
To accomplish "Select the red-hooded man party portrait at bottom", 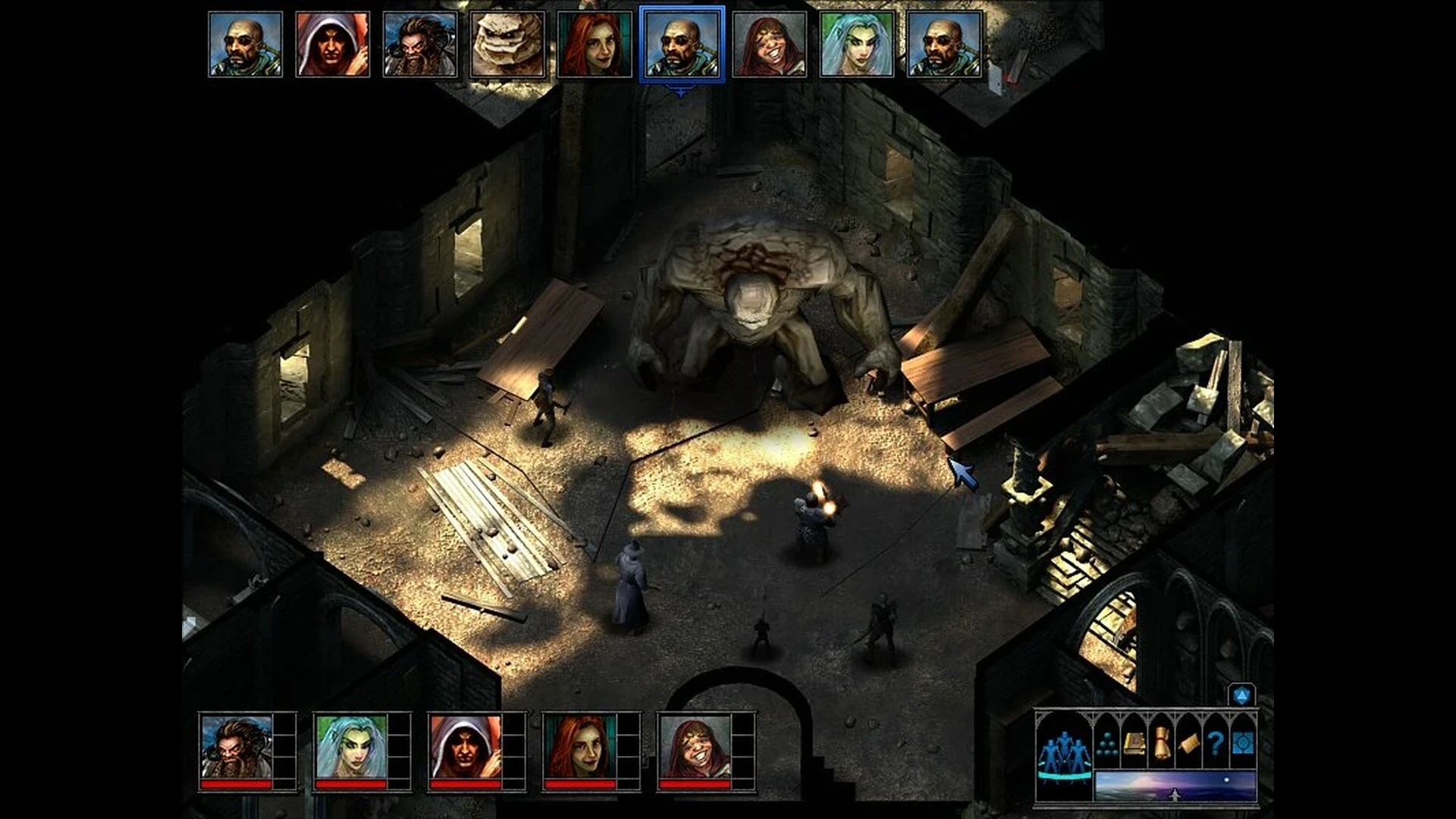I will 465,748.
